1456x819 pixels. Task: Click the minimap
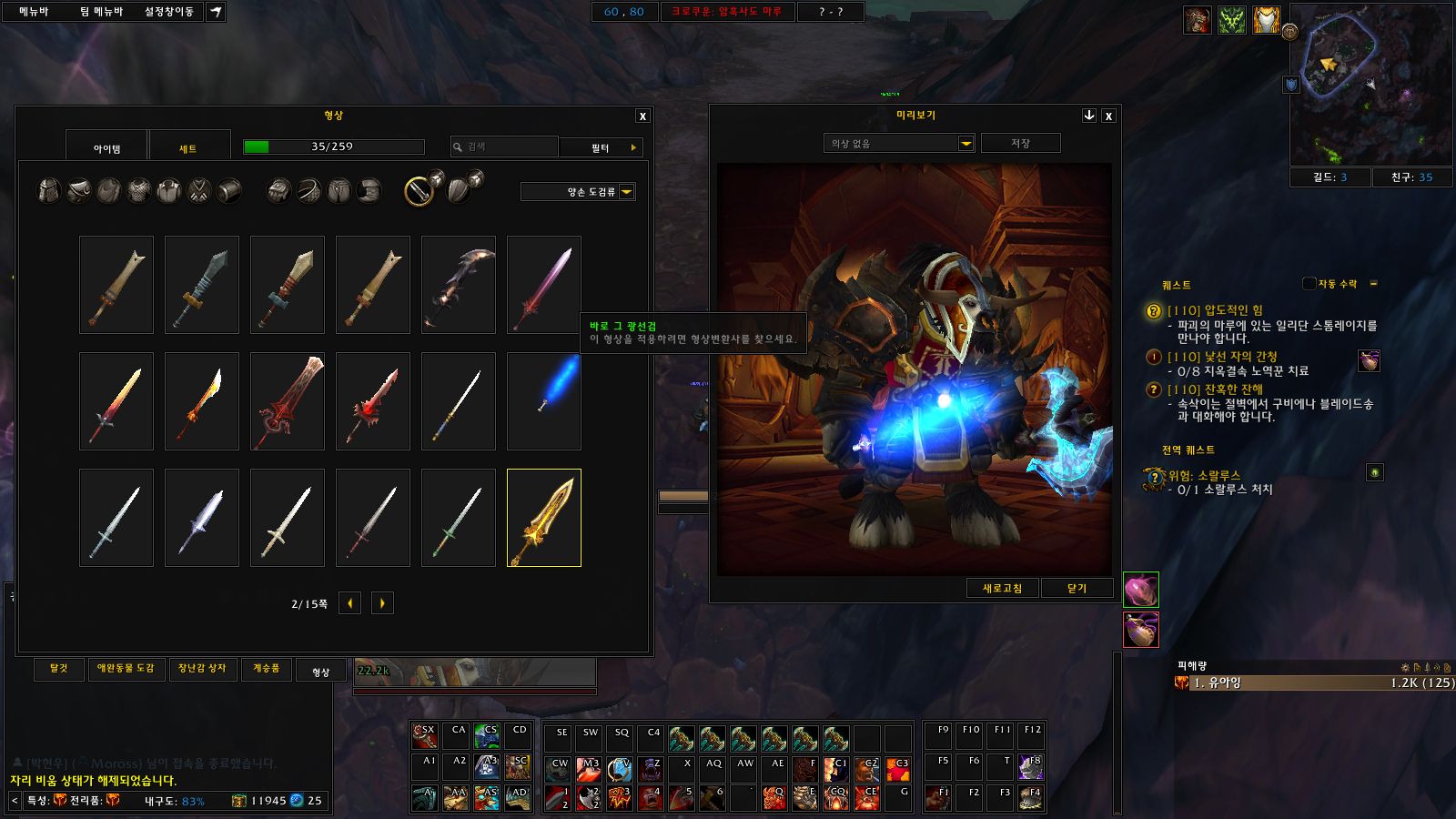(1370, 85)
